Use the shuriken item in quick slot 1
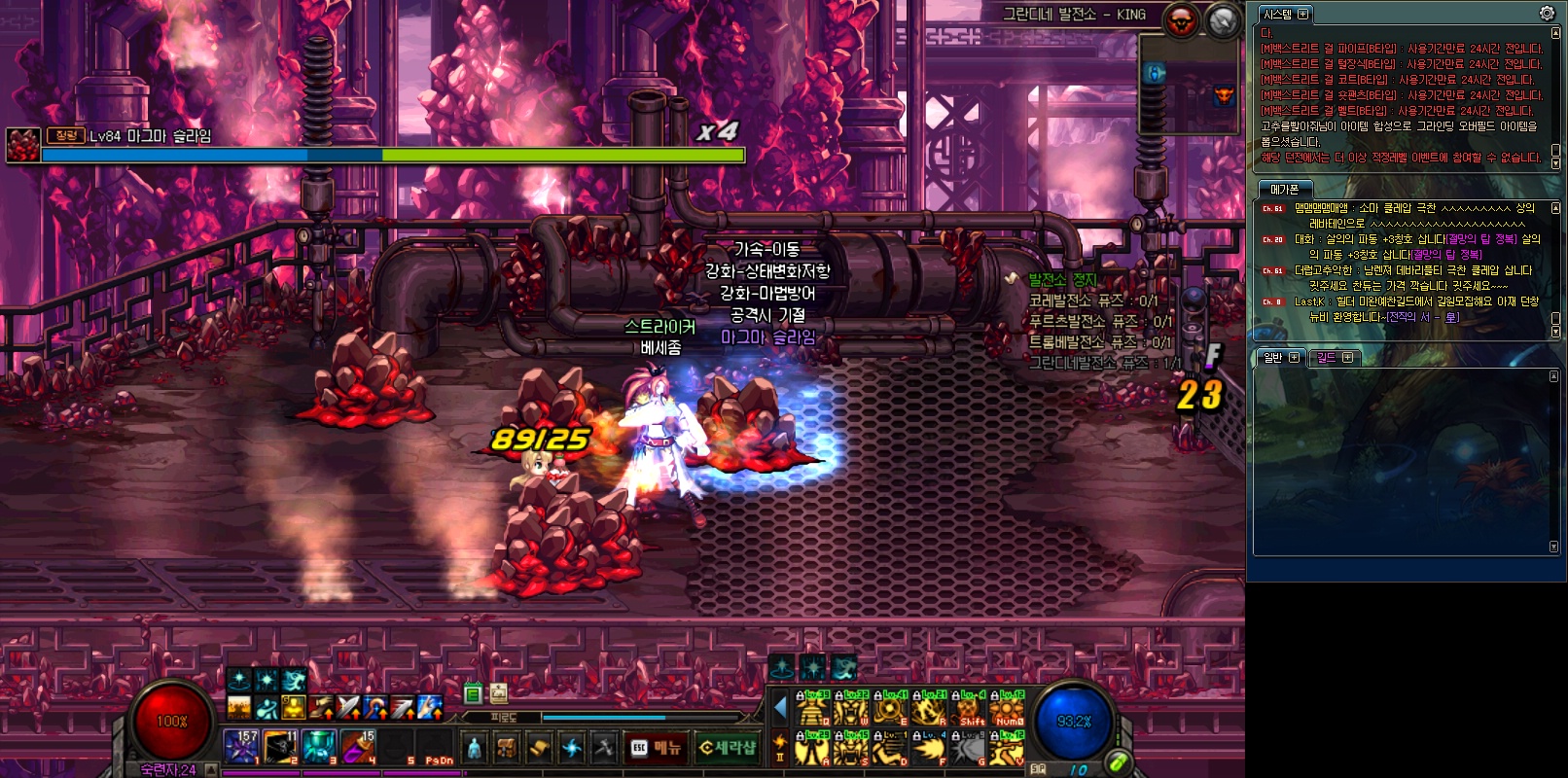Image resolution: width=1568 pixels, height=778 pixels. (x=240, y=747)
